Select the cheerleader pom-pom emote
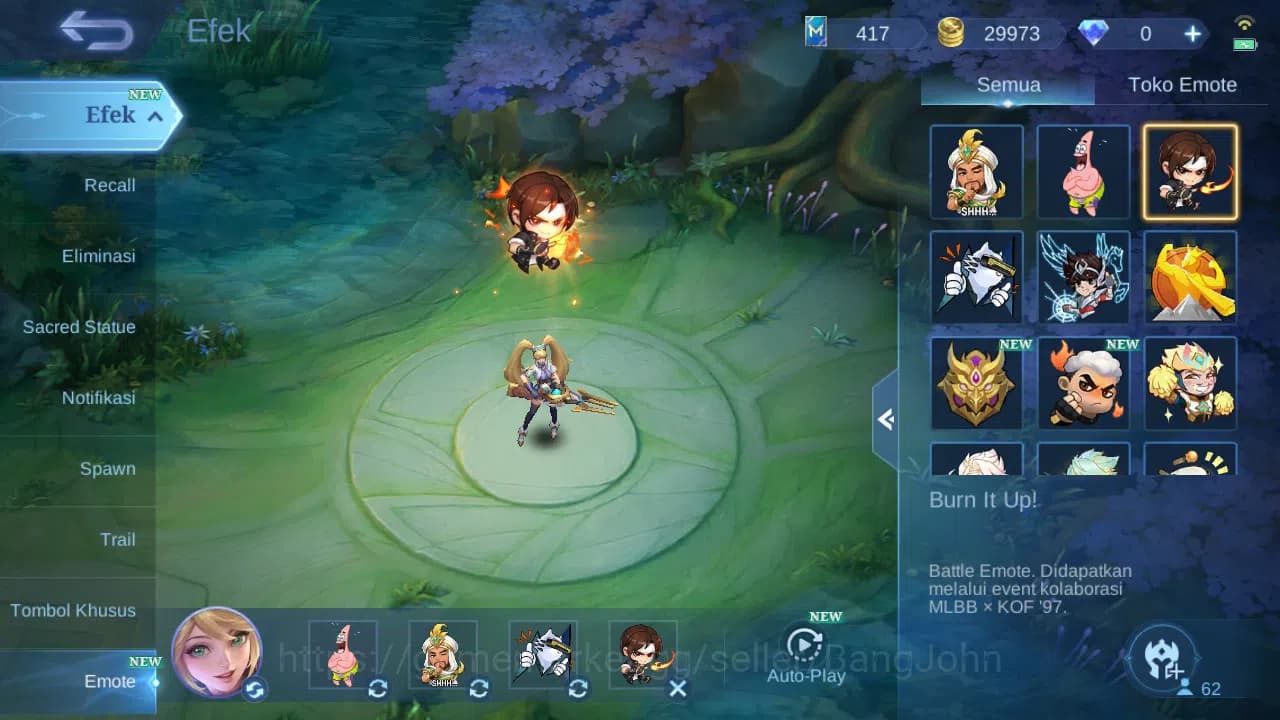Image resolution: width=1280 pixels, height=720 pixels. pos(1189,383)
